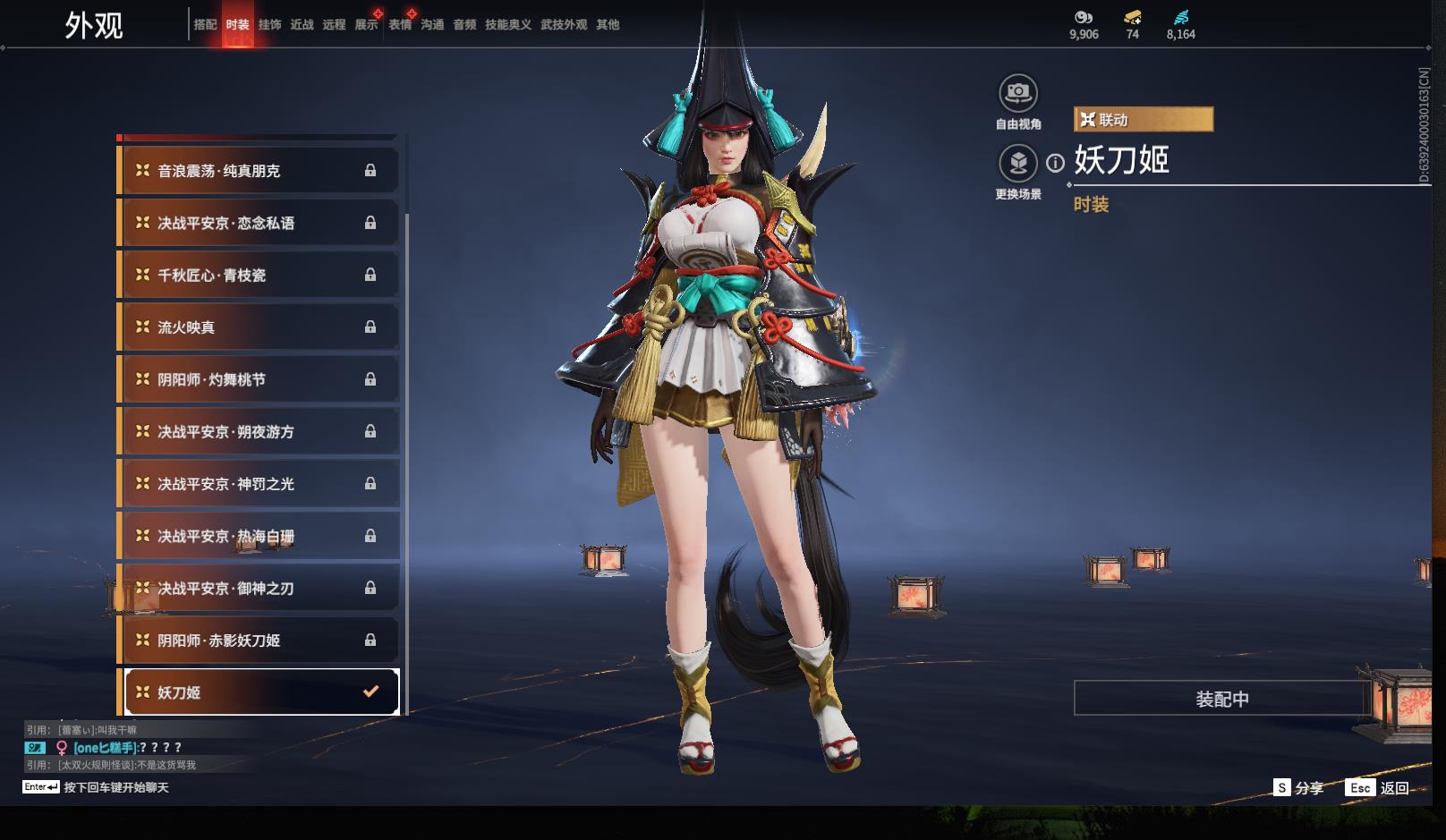Screen dimensions: 1446x840
Task: Open the 更换场景 change scene option
Action: point(1017,163)
